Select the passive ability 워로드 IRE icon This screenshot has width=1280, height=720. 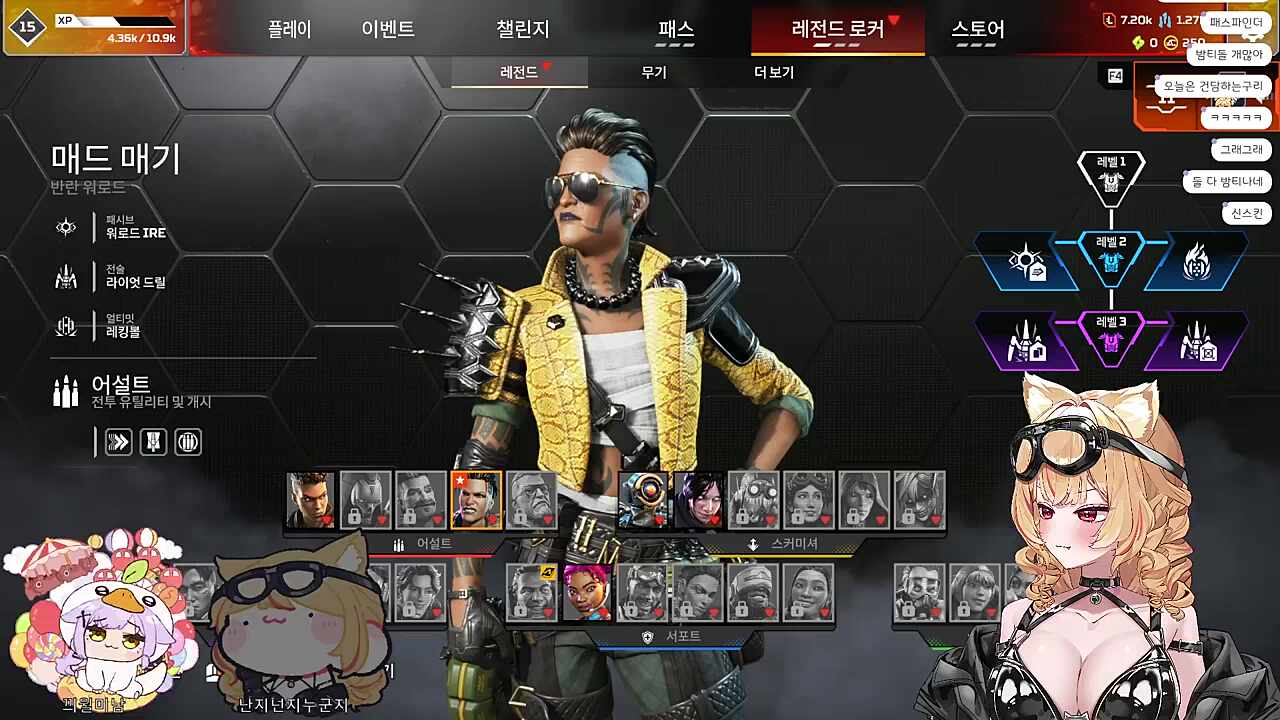[x=66, y=227]
